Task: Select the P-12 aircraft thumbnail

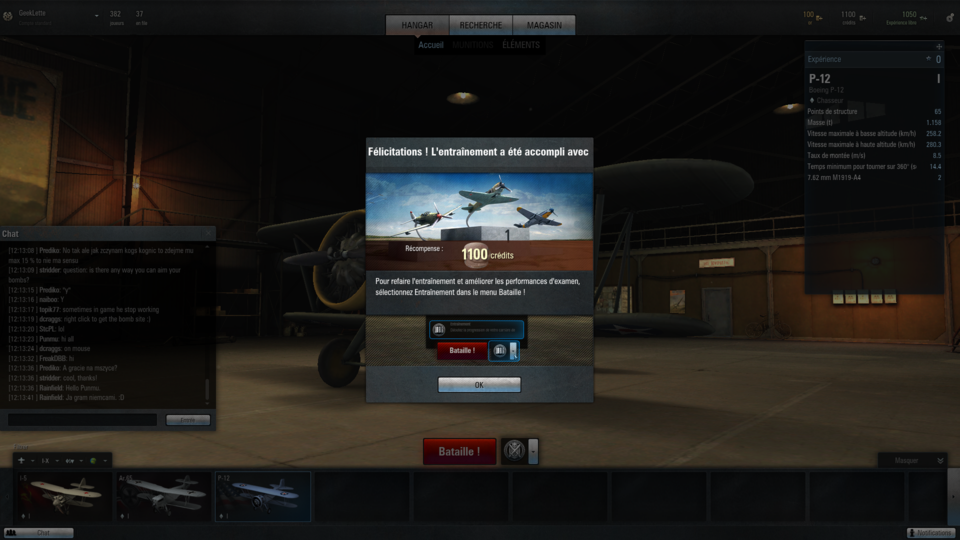Action: (262, 496)
